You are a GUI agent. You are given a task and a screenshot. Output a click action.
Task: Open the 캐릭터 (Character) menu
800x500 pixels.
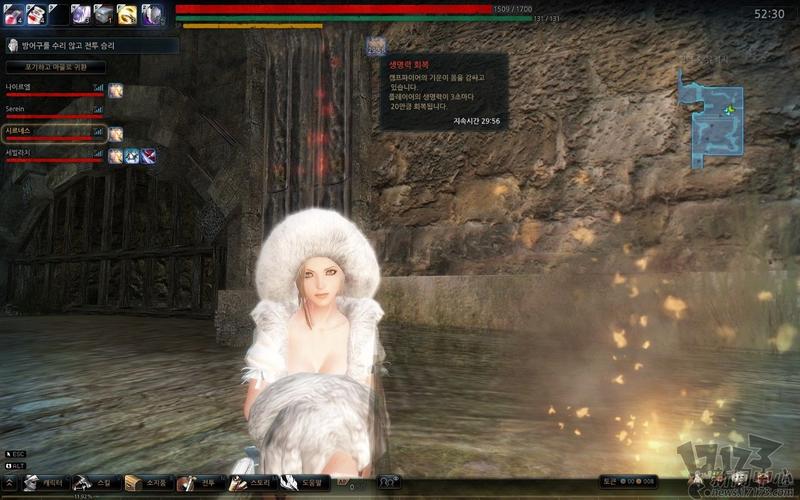(43, 483)
